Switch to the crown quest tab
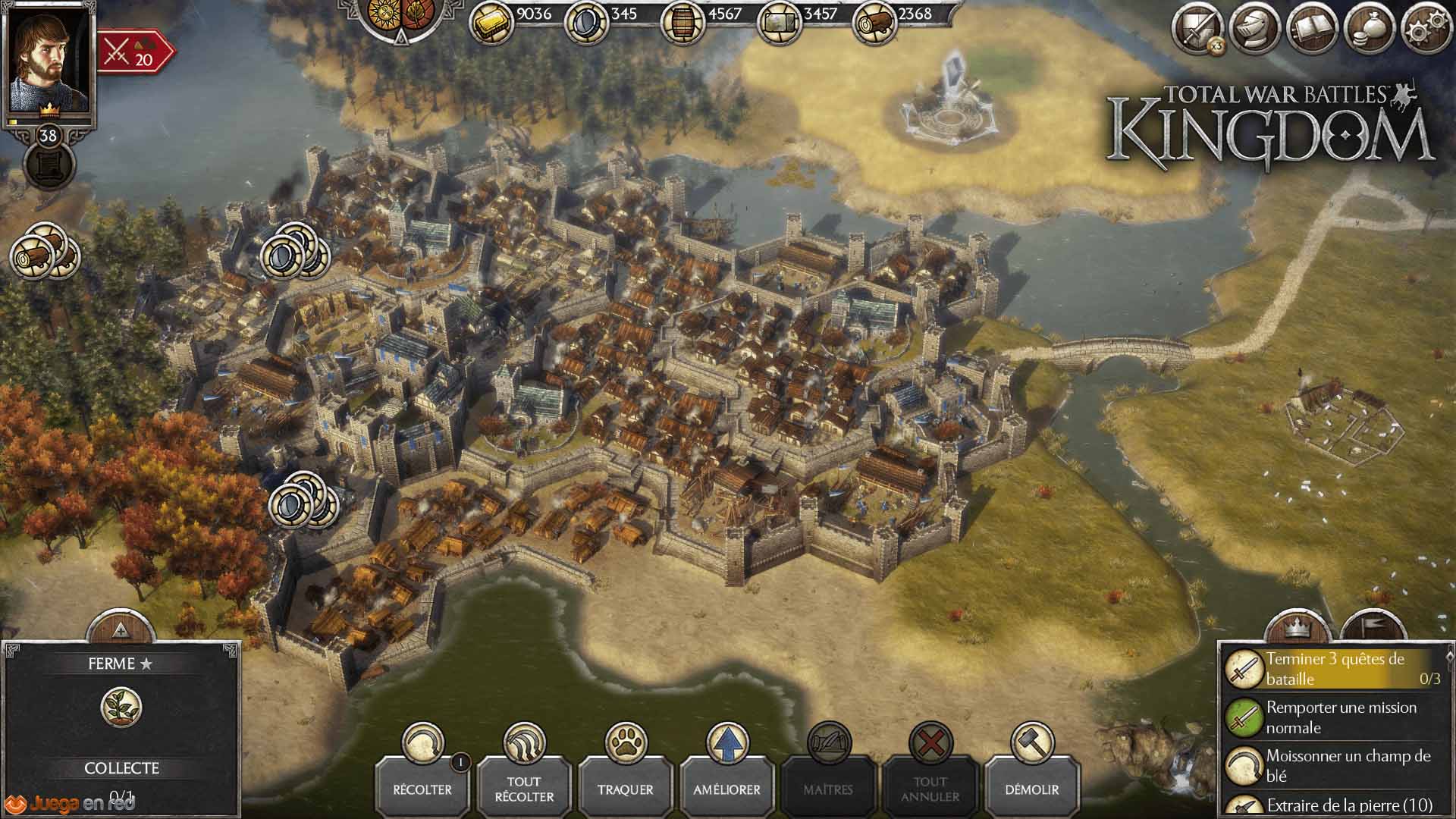Image resolution: width=1456 pixels, height=819 pixels. (1299, 629)
